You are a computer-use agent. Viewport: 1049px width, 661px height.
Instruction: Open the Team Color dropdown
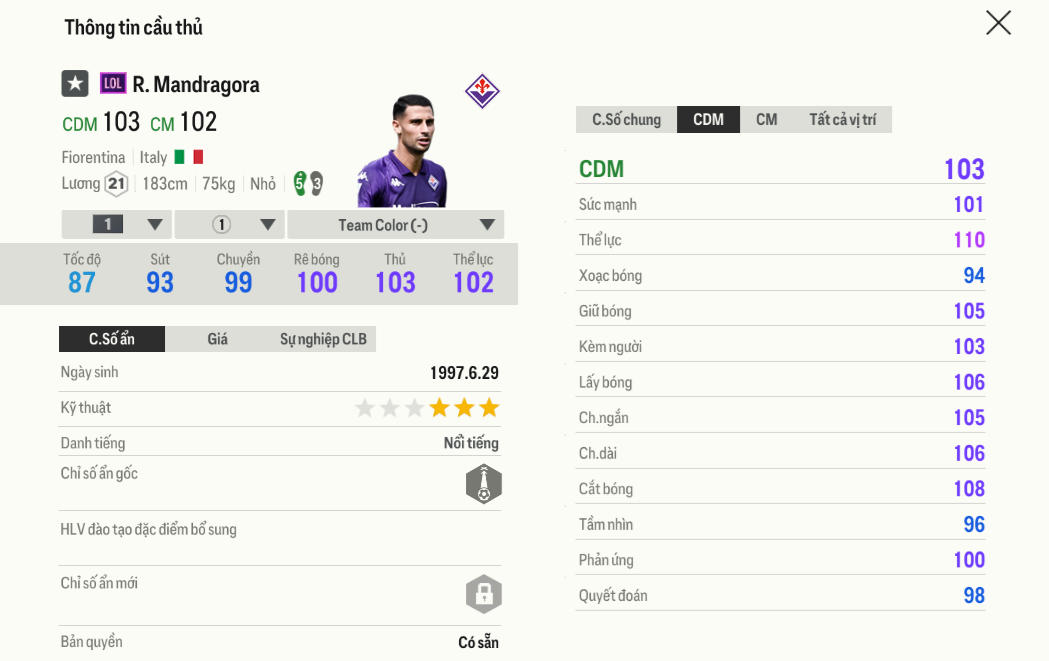(395, 225)
